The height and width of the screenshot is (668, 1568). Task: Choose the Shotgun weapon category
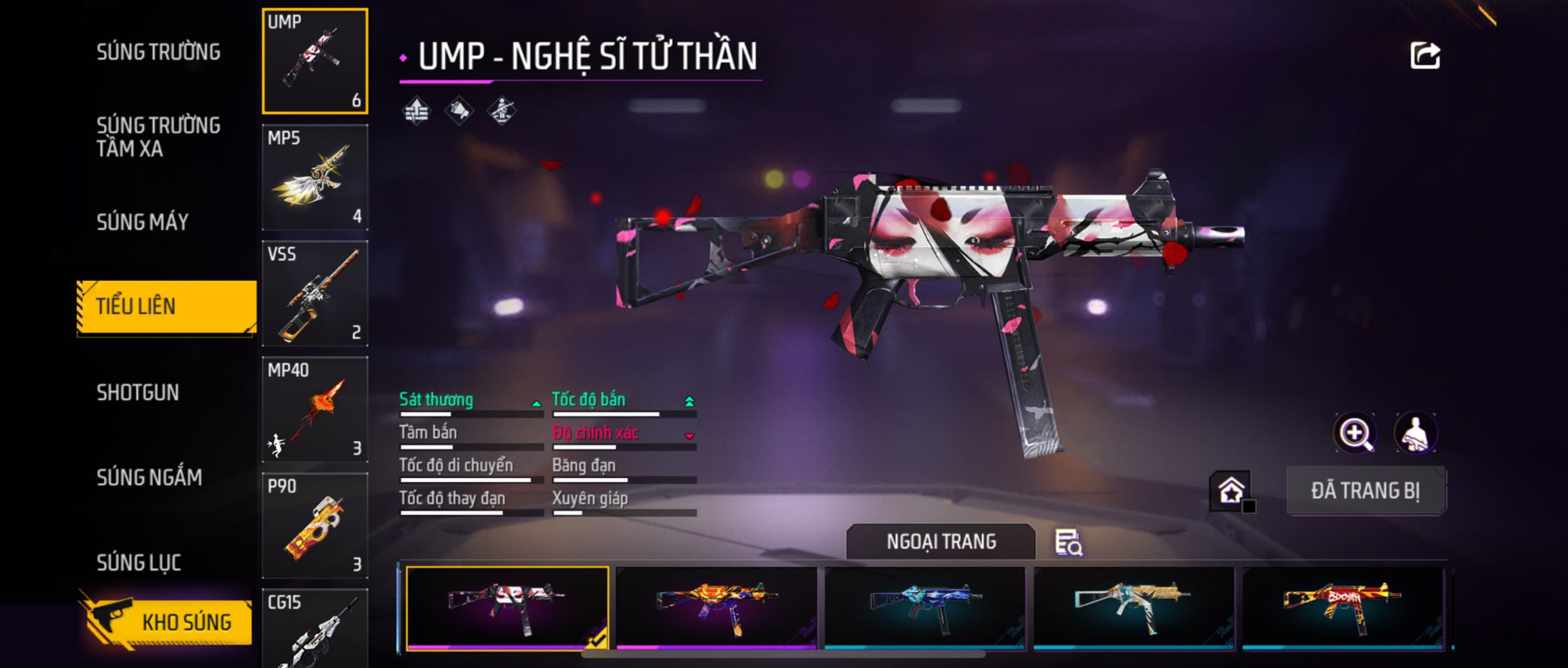(x=138, y=392)
